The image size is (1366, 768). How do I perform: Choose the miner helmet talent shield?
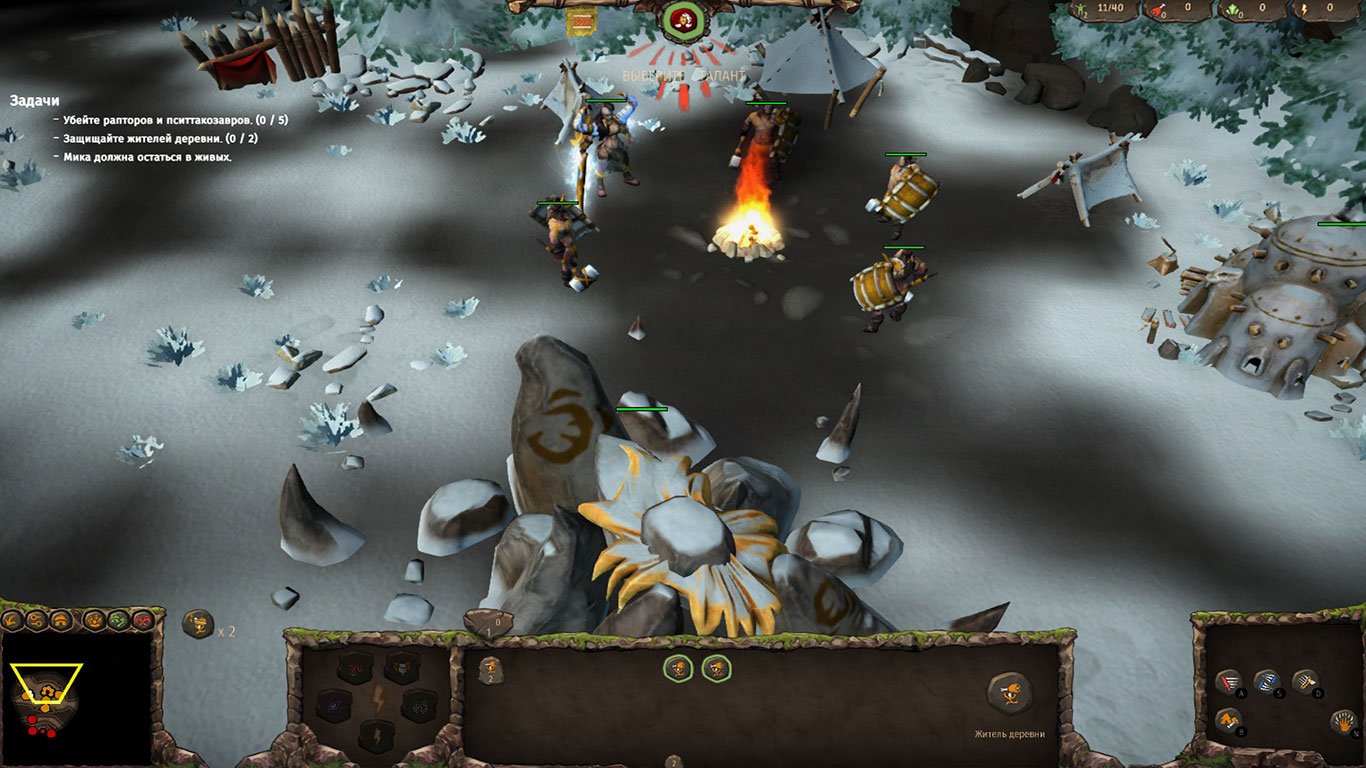[x=402, y=669]
